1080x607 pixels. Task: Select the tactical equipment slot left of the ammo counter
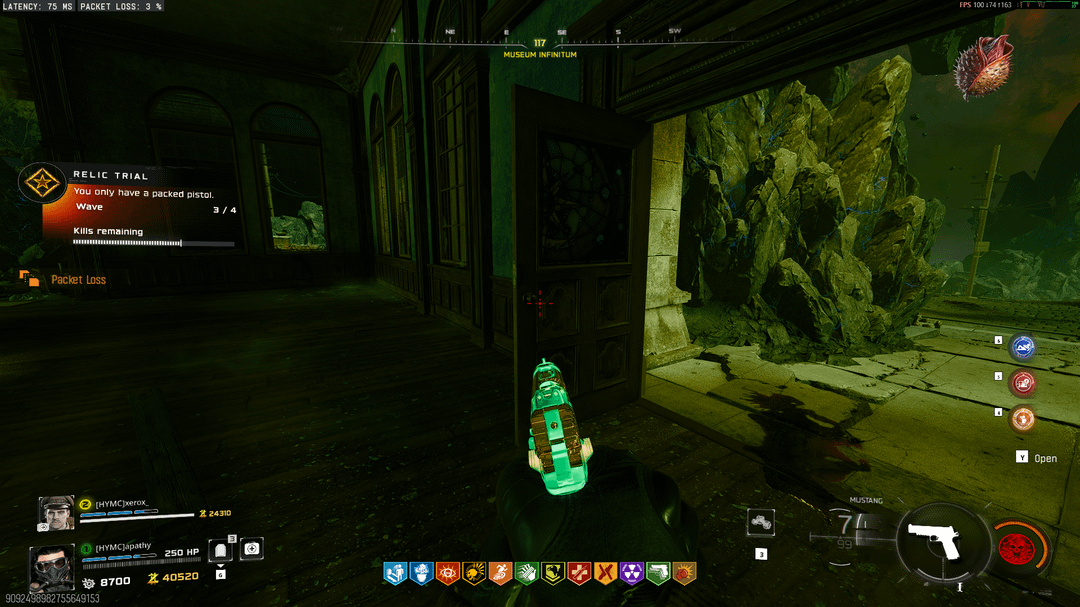(x=761, y=522)
